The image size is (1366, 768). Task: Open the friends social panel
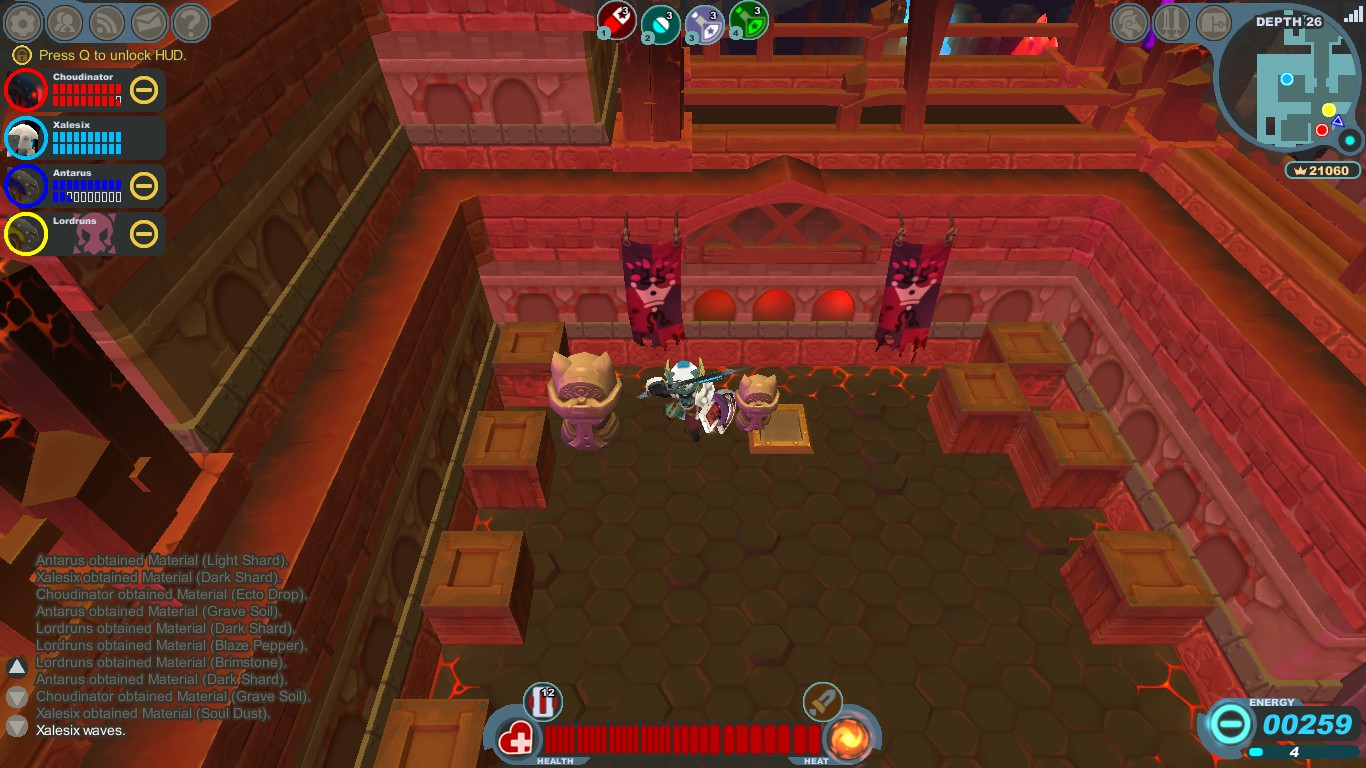(x=65, y=21)
